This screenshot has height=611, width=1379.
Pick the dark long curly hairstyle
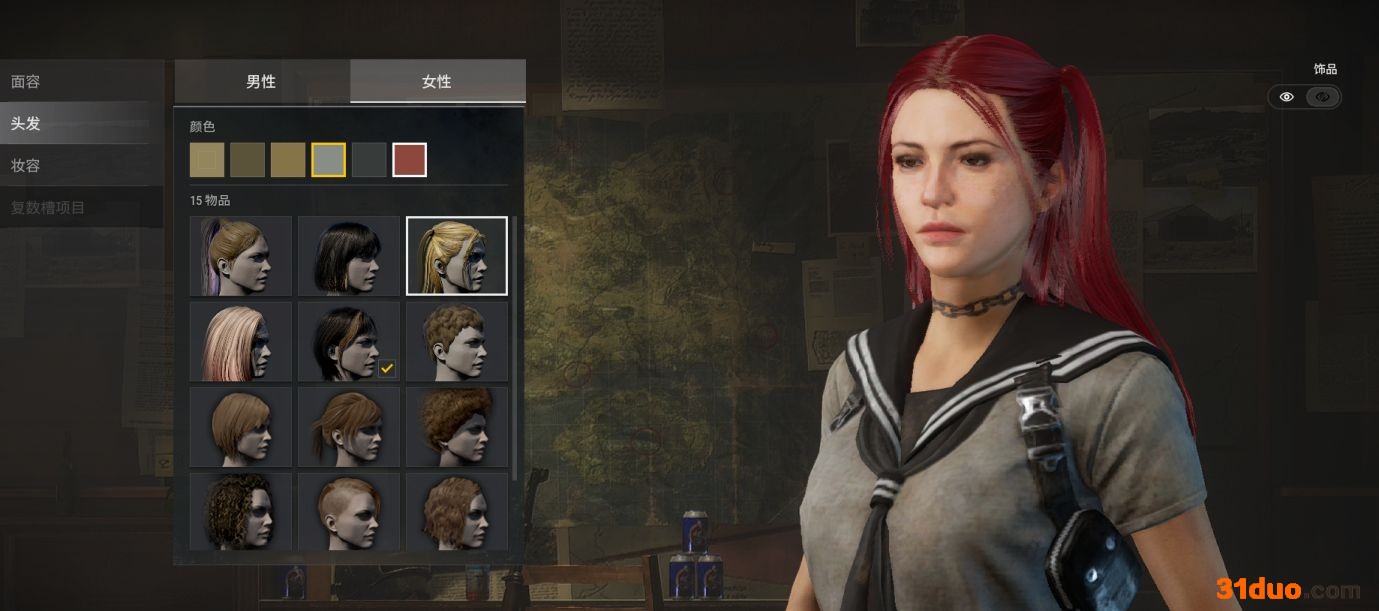click(x=241, y=511)
